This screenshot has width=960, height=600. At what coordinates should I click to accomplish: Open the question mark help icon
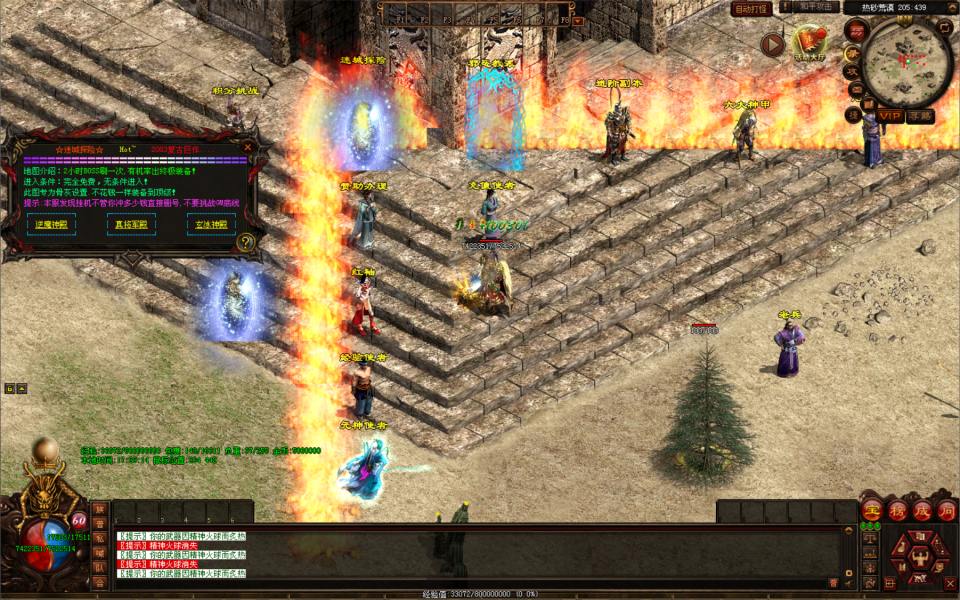click(246, 242)
